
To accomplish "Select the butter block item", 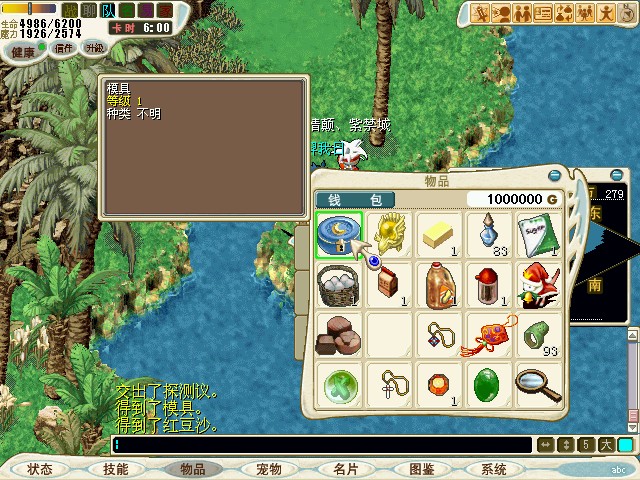I will coord(438,234).
